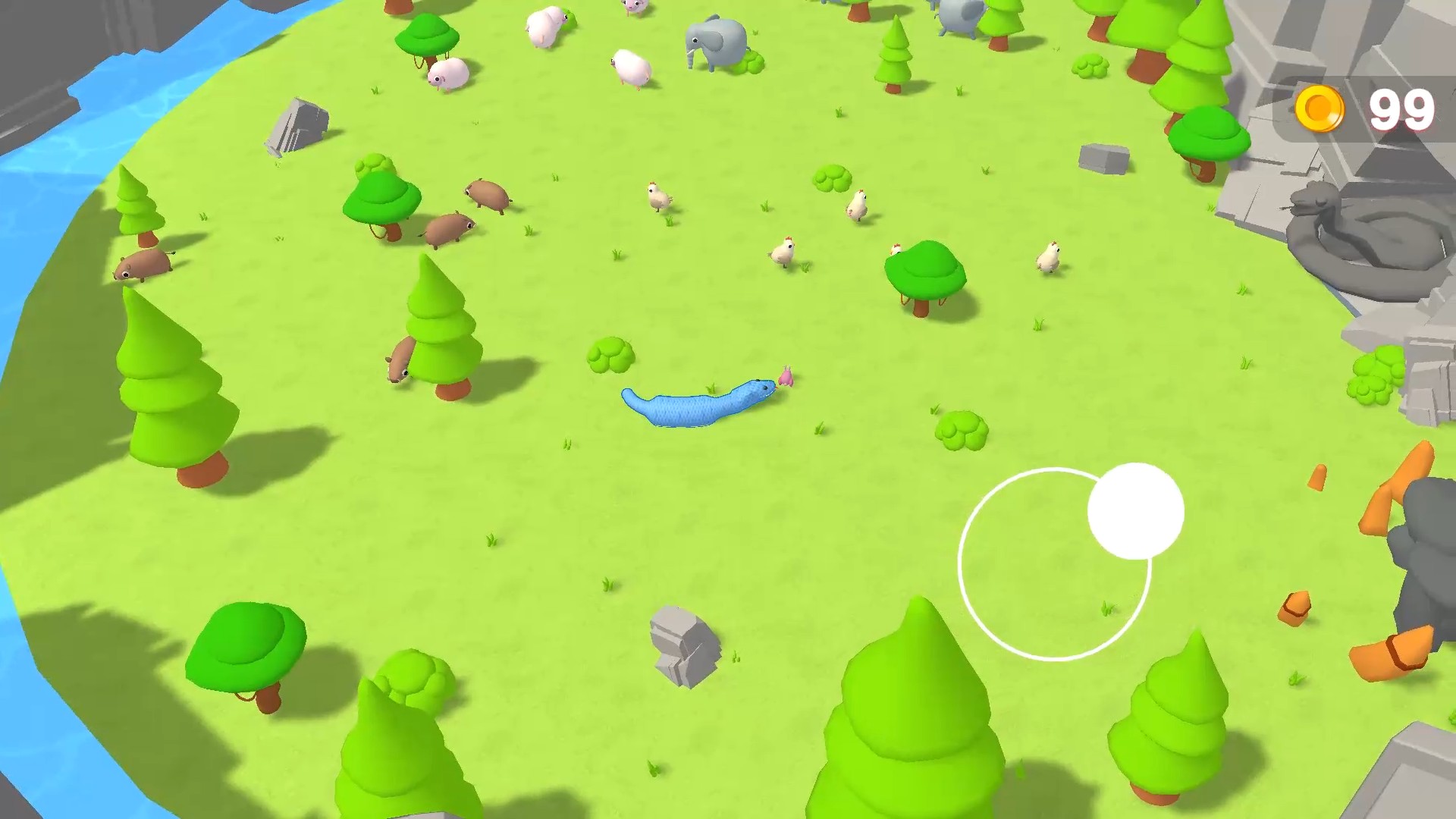The image size is (1456, 819).
Task: Click the coin counter showing 99
Action: 1402,108
